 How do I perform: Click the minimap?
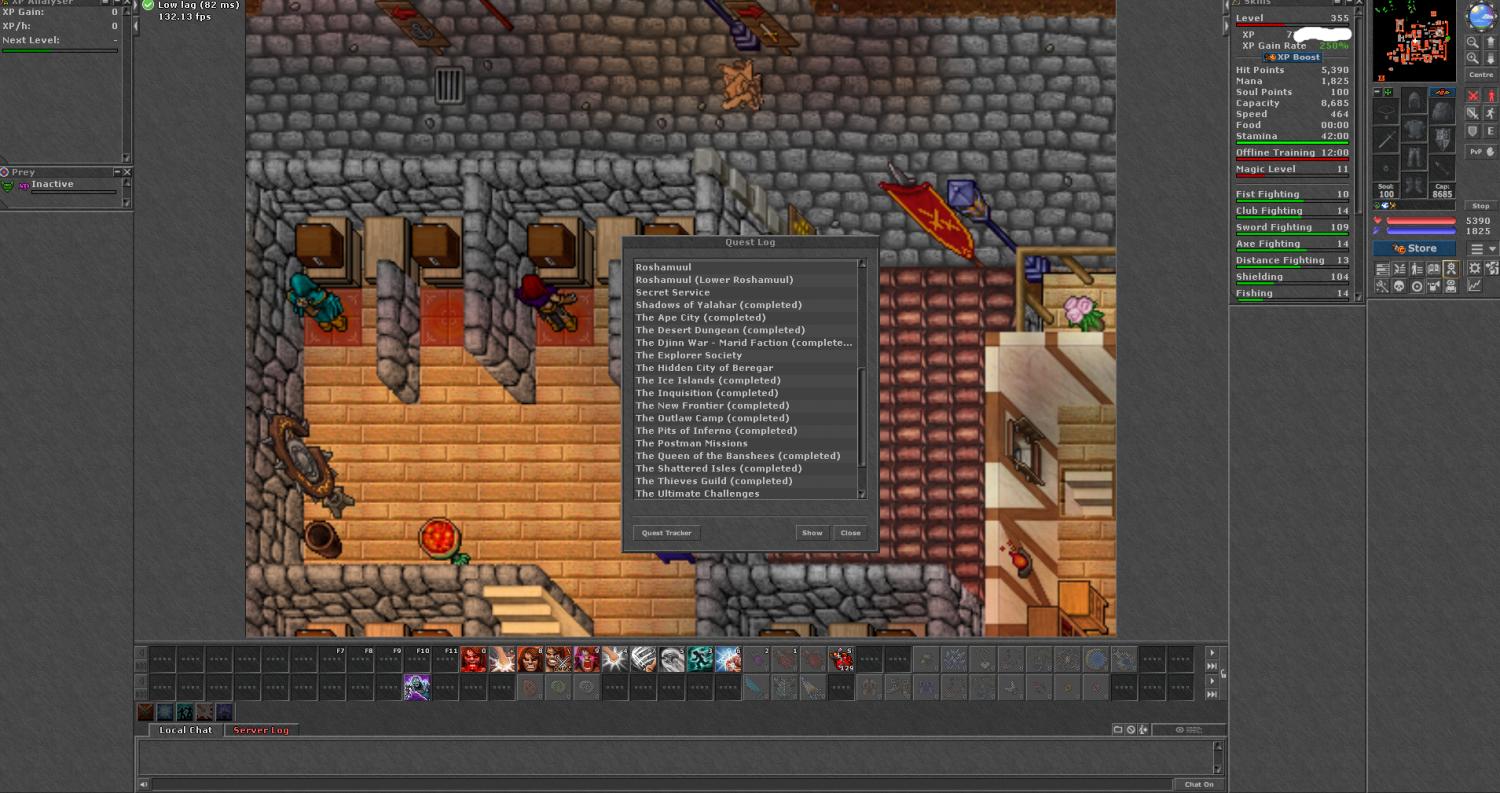1413,40
